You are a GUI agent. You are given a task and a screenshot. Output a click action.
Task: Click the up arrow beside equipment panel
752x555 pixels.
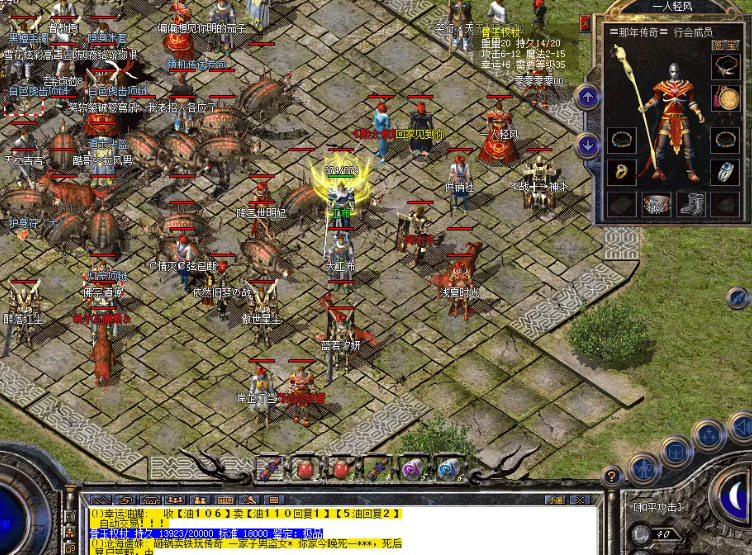(588, 97)
